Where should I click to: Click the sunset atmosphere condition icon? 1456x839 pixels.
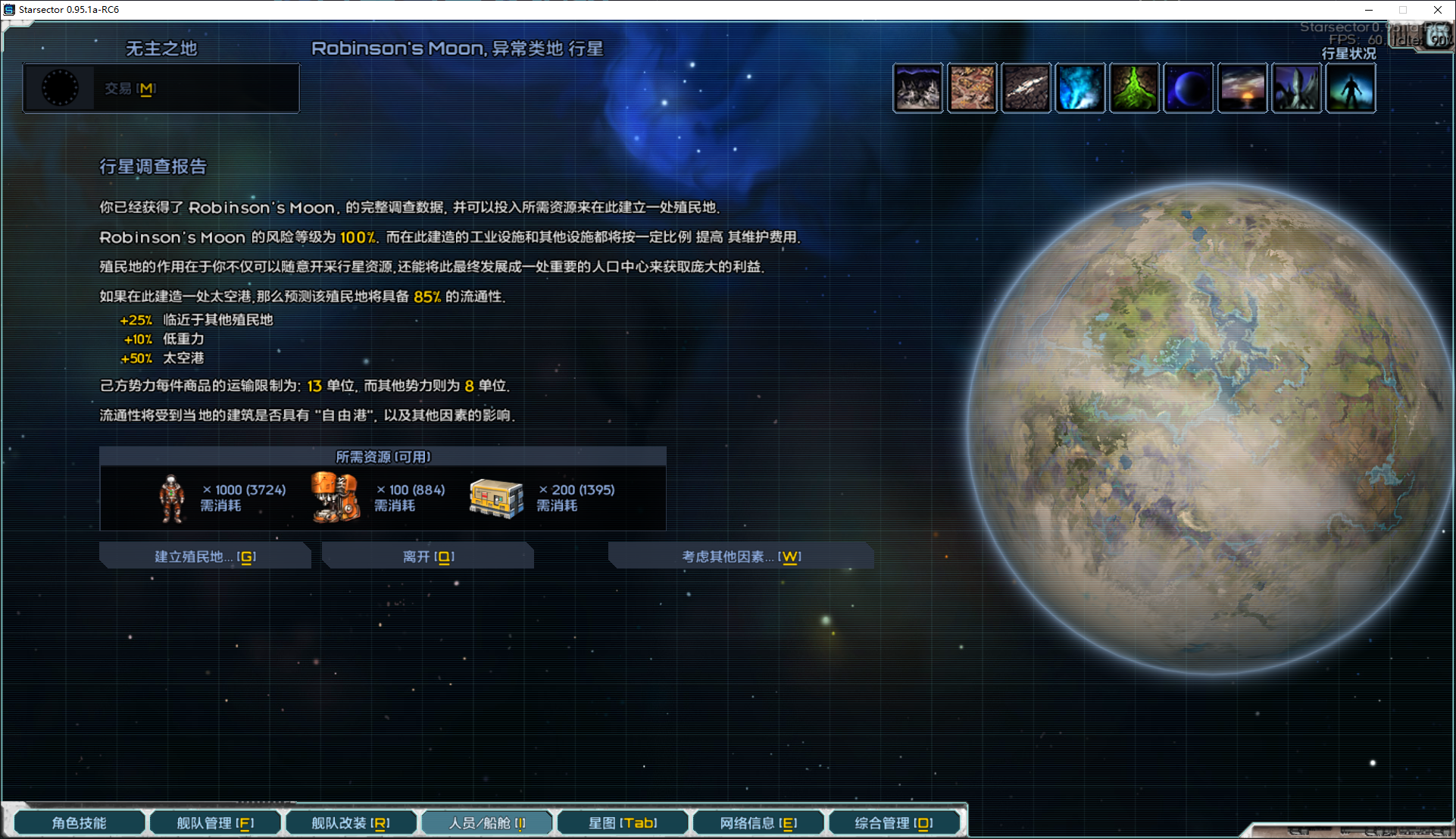coord(1242,87)
